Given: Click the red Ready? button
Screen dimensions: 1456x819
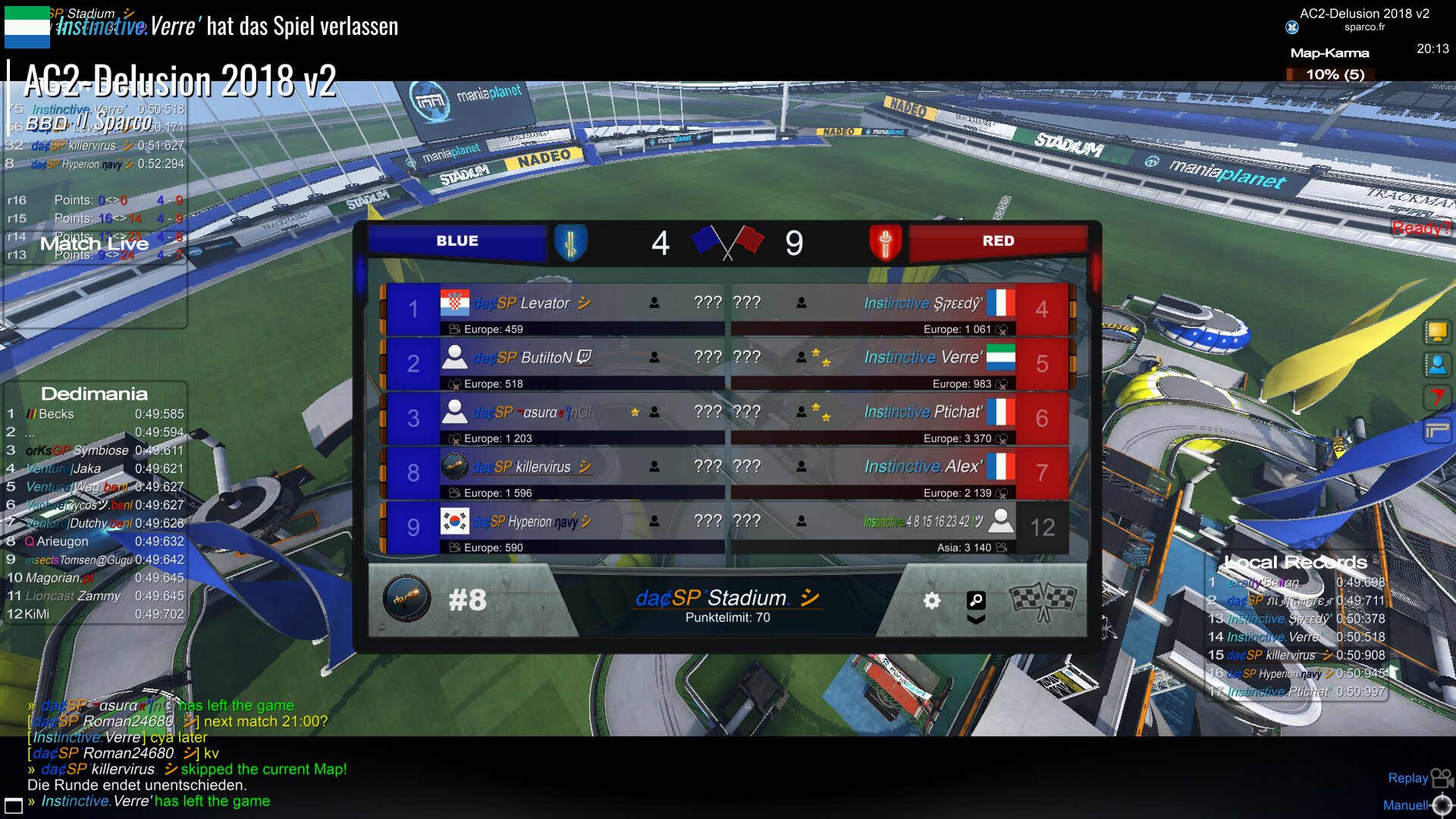Looking at the screenshot, I should coord(1421,227).
